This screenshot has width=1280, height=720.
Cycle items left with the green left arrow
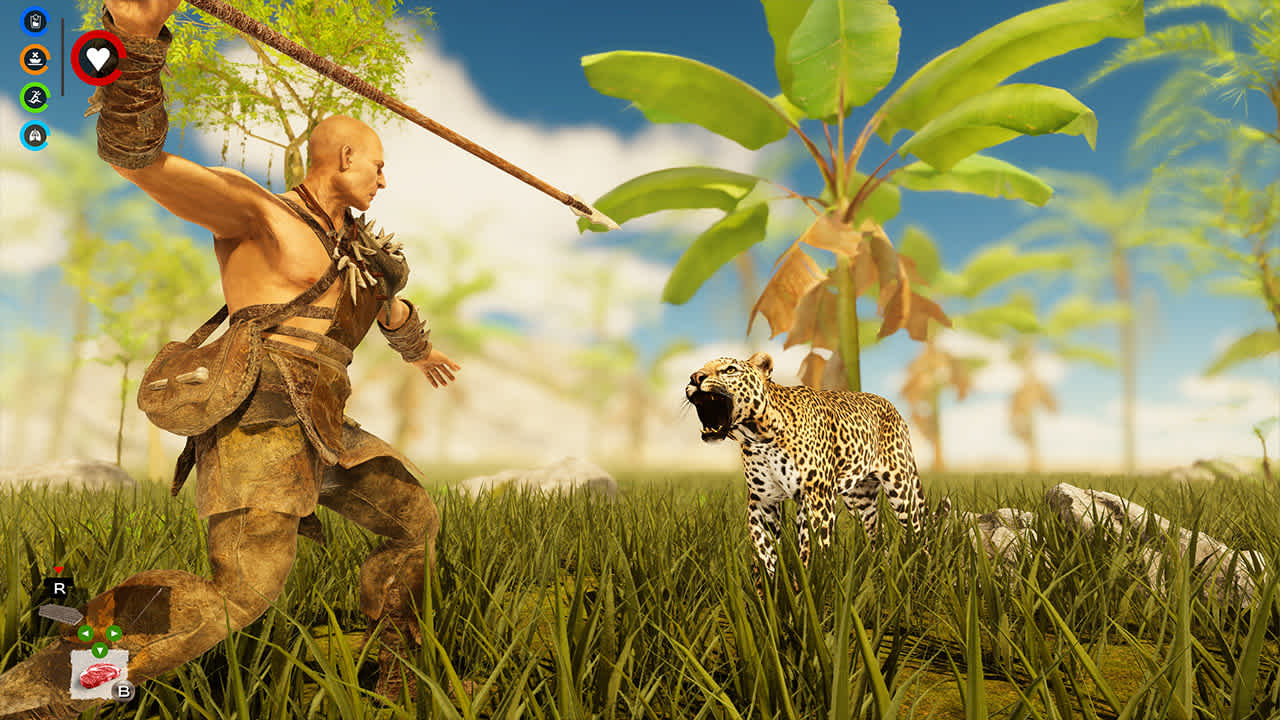pos(86,633)
